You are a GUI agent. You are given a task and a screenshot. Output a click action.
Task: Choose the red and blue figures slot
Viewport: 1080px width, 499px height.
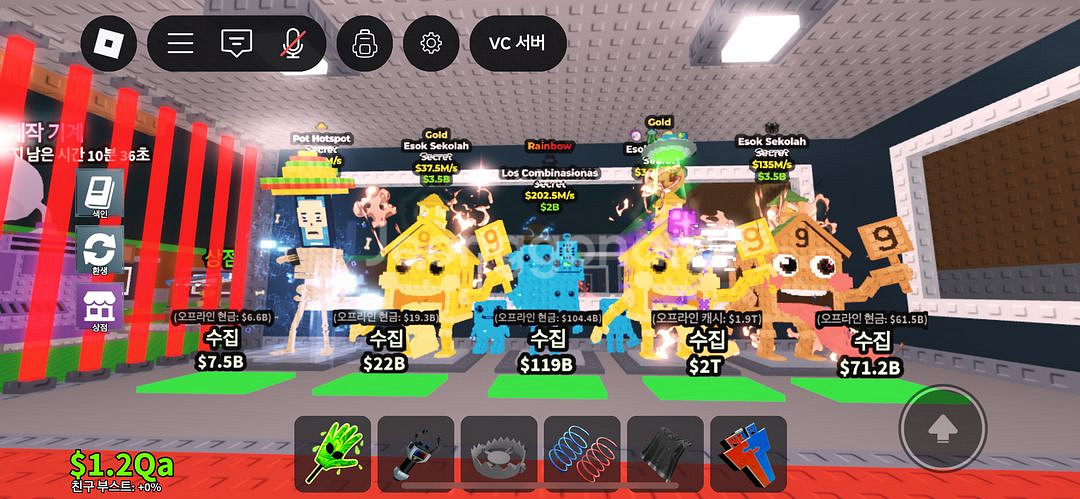pyautogui.click(x=747, y=455)
